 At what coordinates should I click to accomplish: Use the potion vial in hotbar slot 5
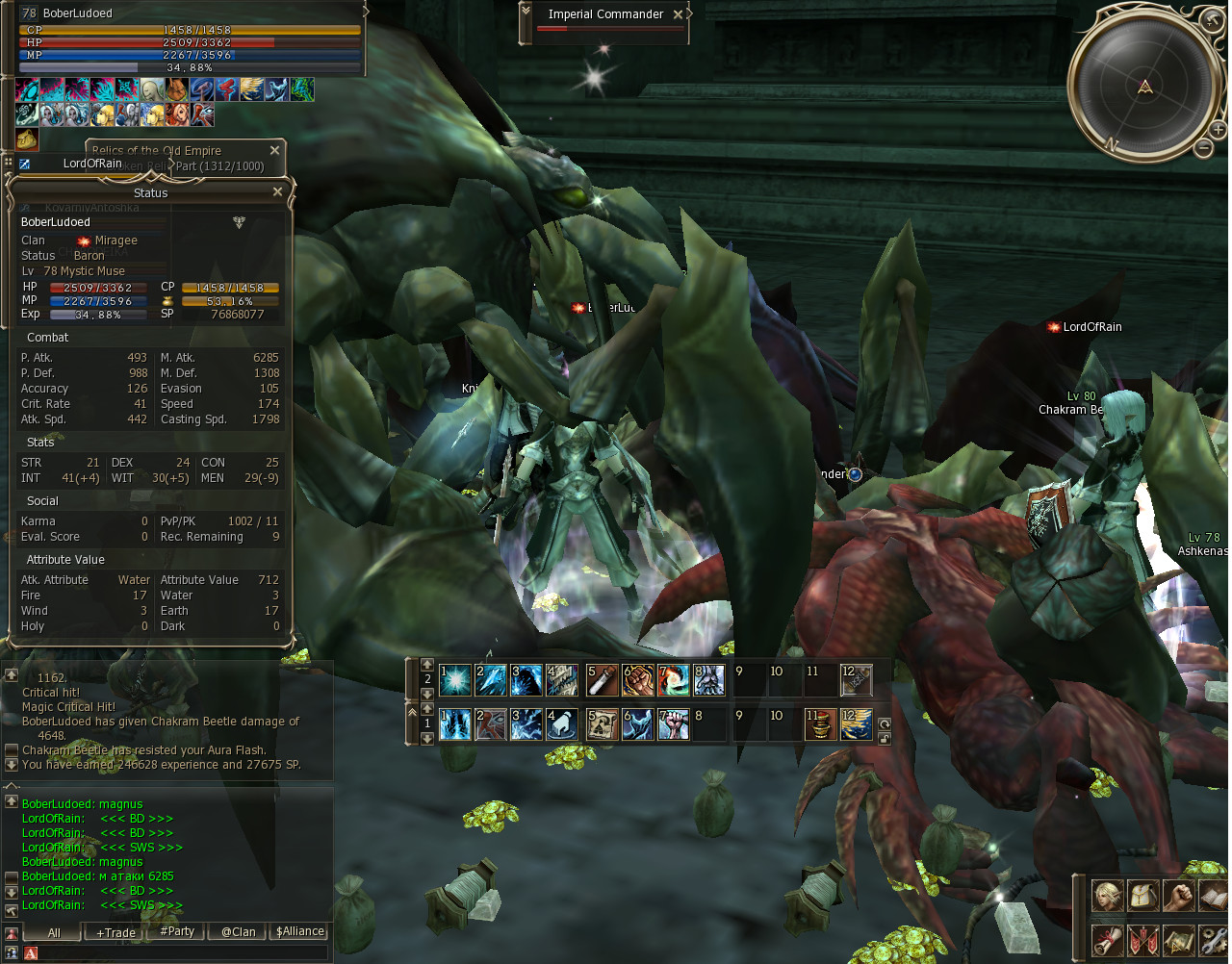(603, 681)
